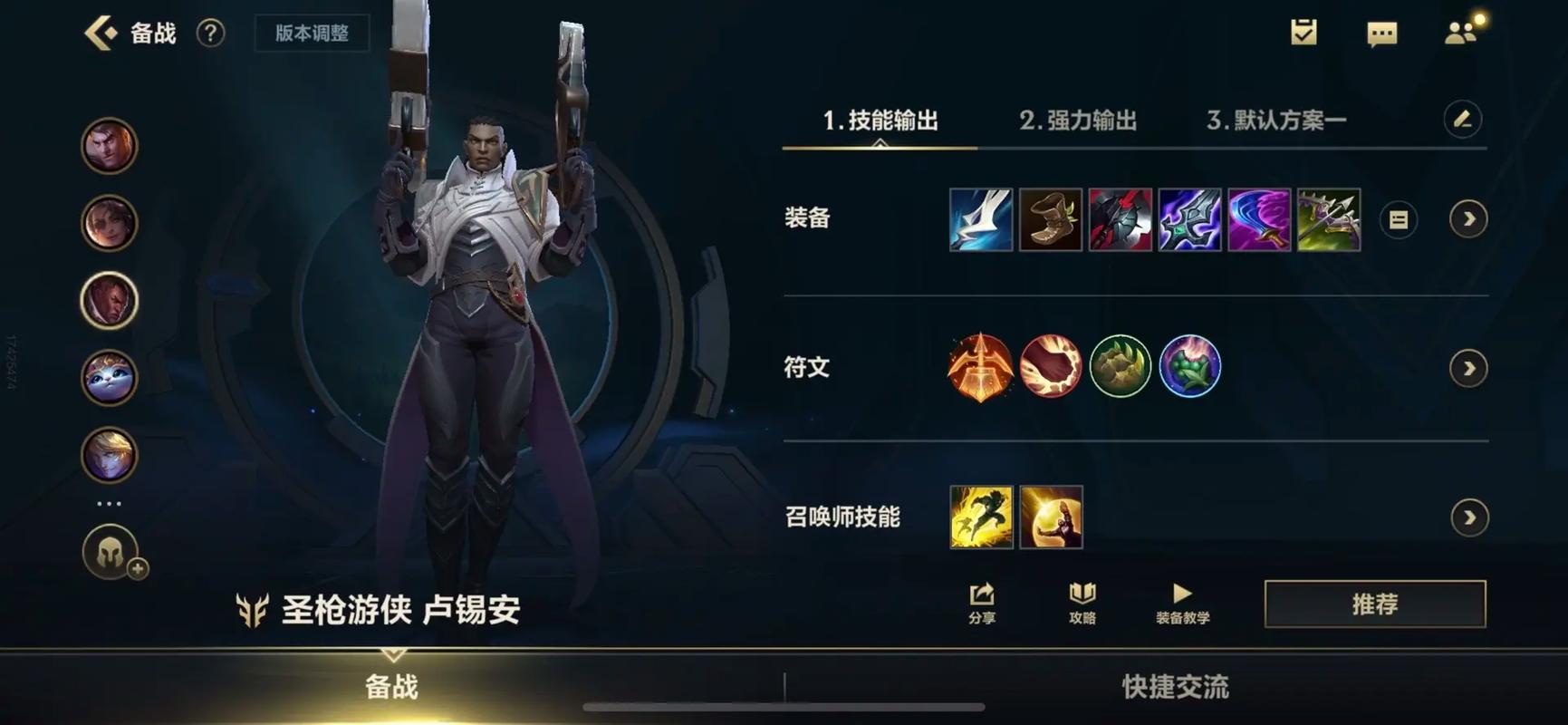Switch to the 快捷交流 tab at bottom

[1175, 687]
